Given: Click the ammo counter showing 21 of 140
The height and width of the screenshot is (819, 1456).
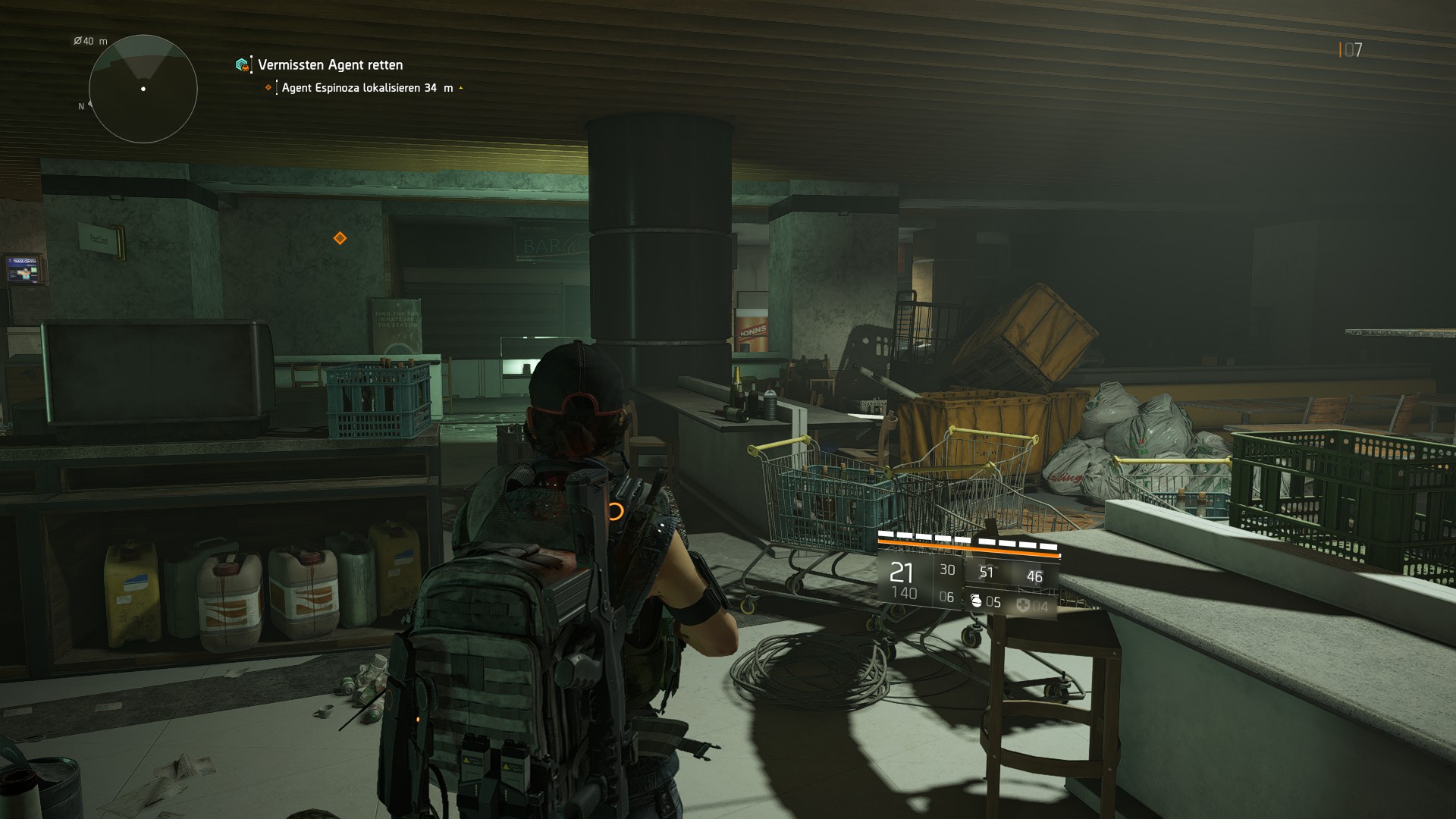Looking at the screenshot, I should (x=904, y=582).
